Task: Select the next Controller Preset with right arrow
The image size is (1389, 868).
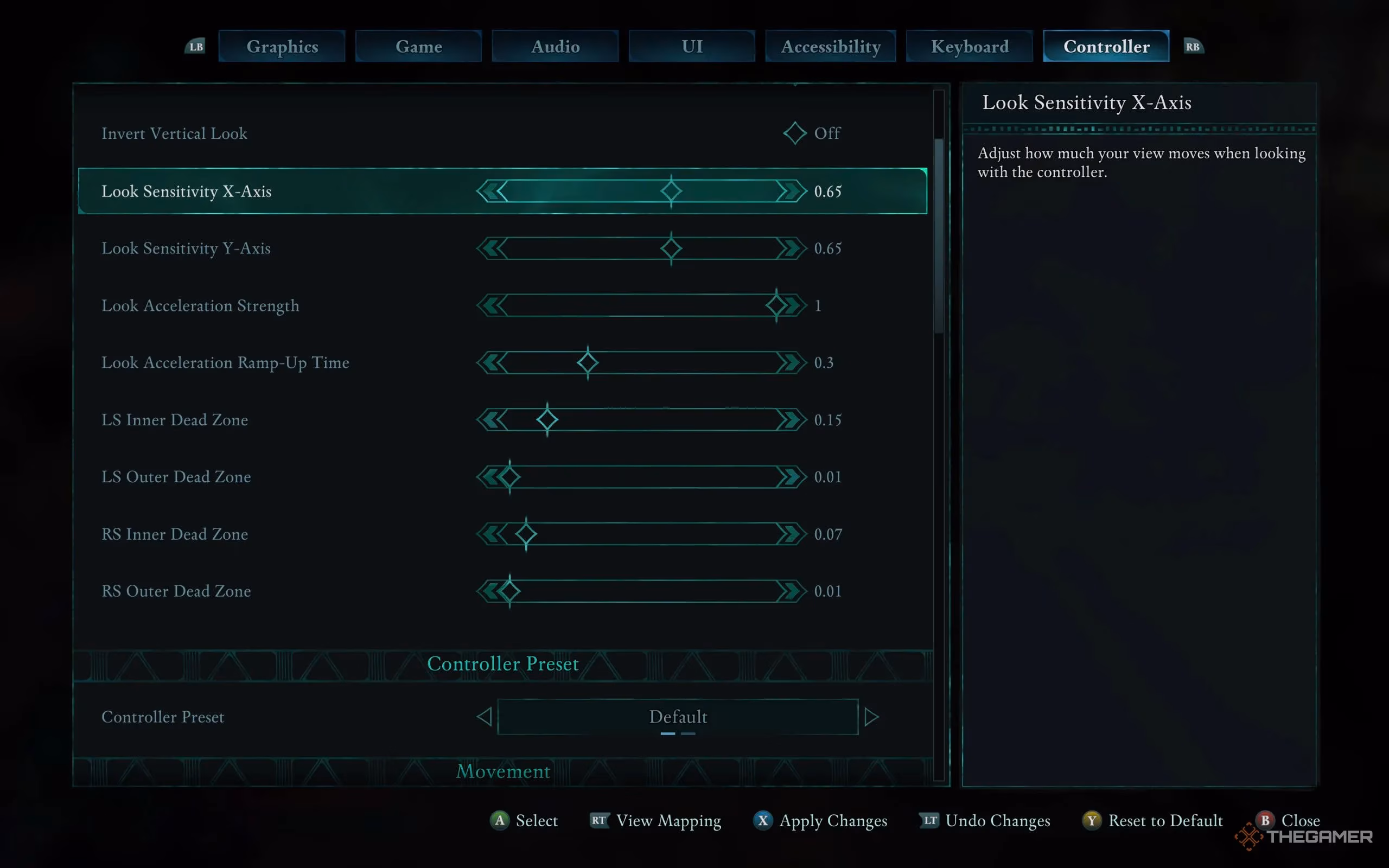Action: [x=872, y=717]
